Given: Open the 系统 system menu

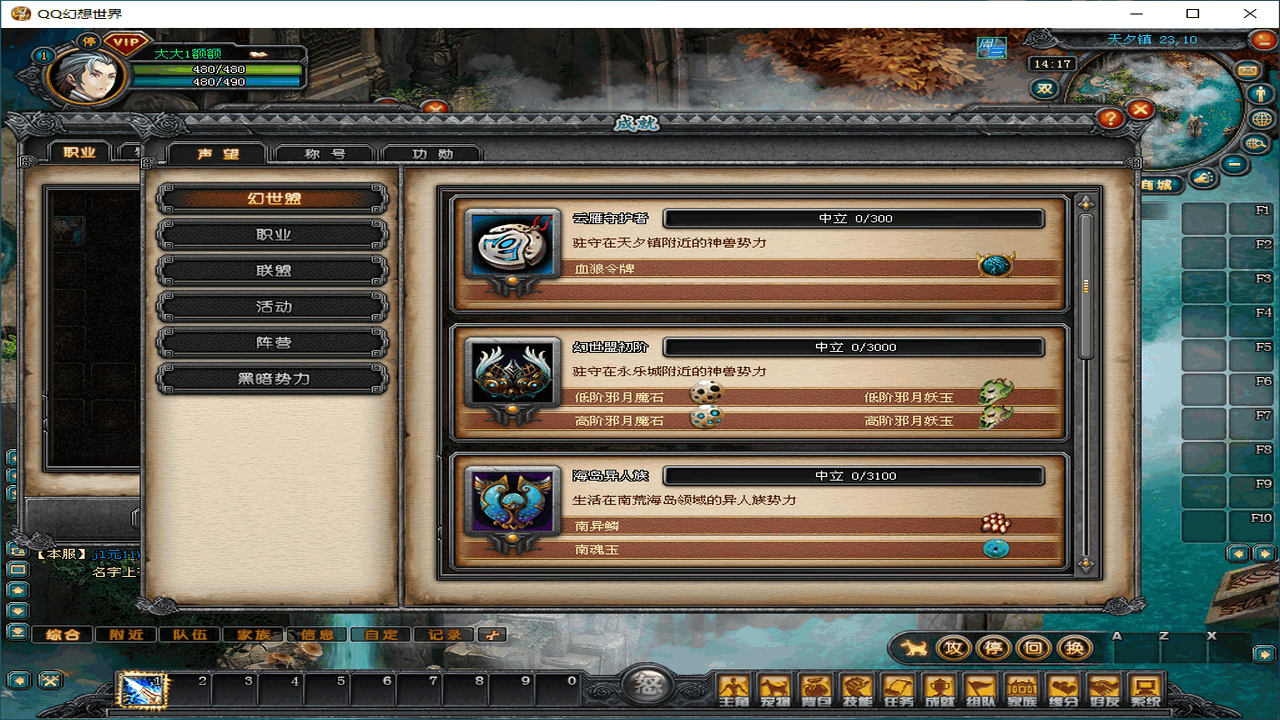Looking at the screenshot, I should click(1144, 688).
